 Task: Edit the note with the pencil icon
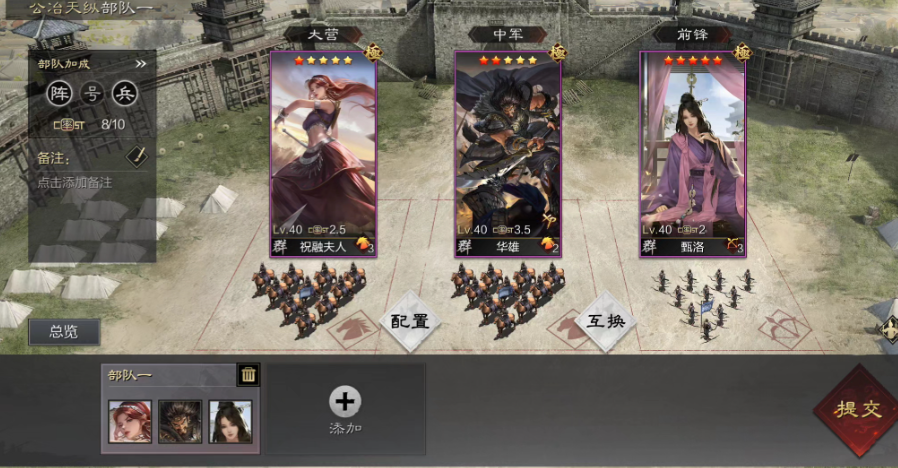point(136,156)
